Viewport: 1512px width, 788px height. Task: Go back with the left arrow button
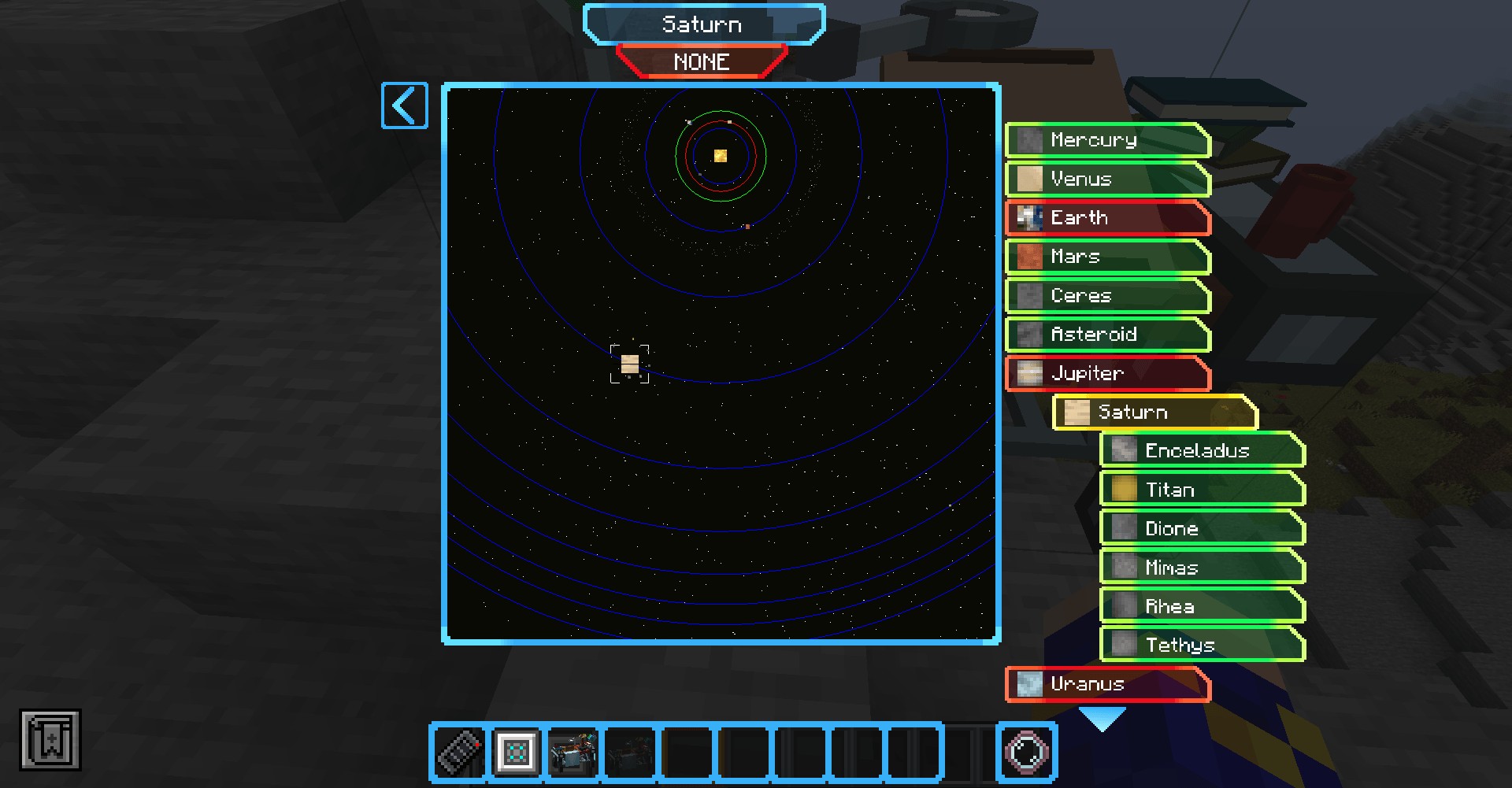pyautogui.click(x=404, y=105)
